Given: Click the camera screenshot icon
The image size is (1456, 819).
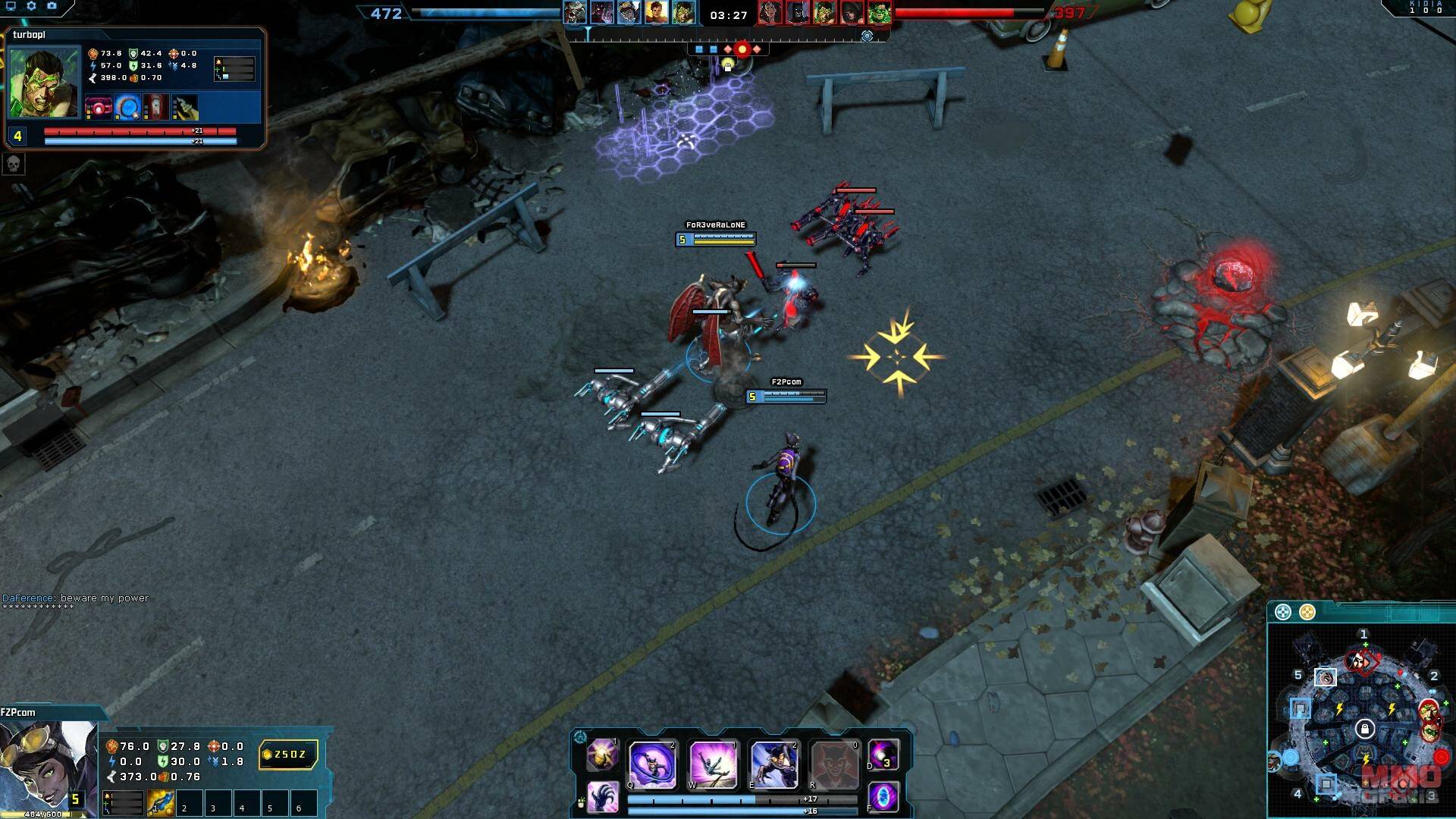Looking at the screenshot, I should (52, 6).
